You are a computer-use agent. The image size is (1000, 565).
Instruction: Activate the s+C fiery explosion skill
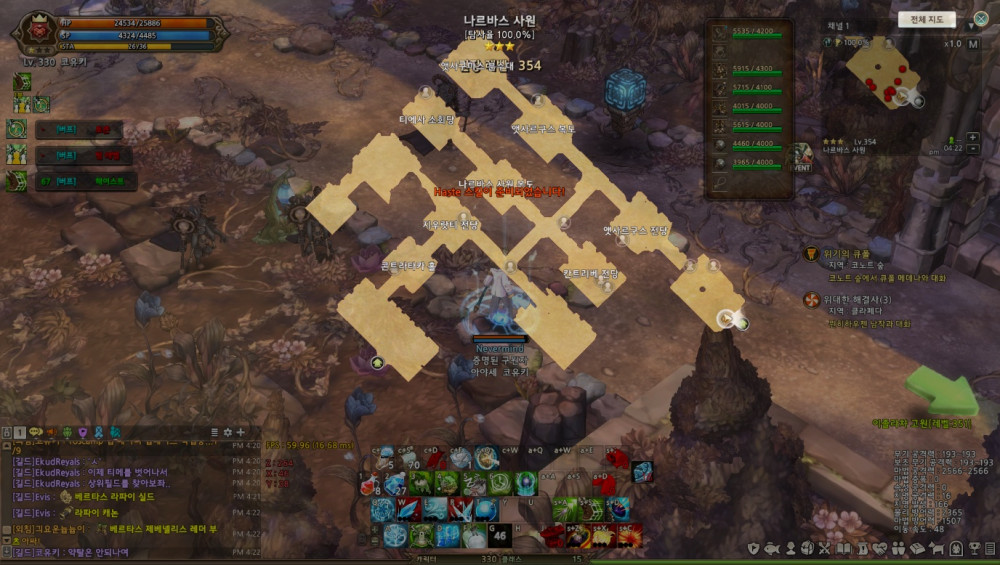pyautogui.click(x=629, y=535)
